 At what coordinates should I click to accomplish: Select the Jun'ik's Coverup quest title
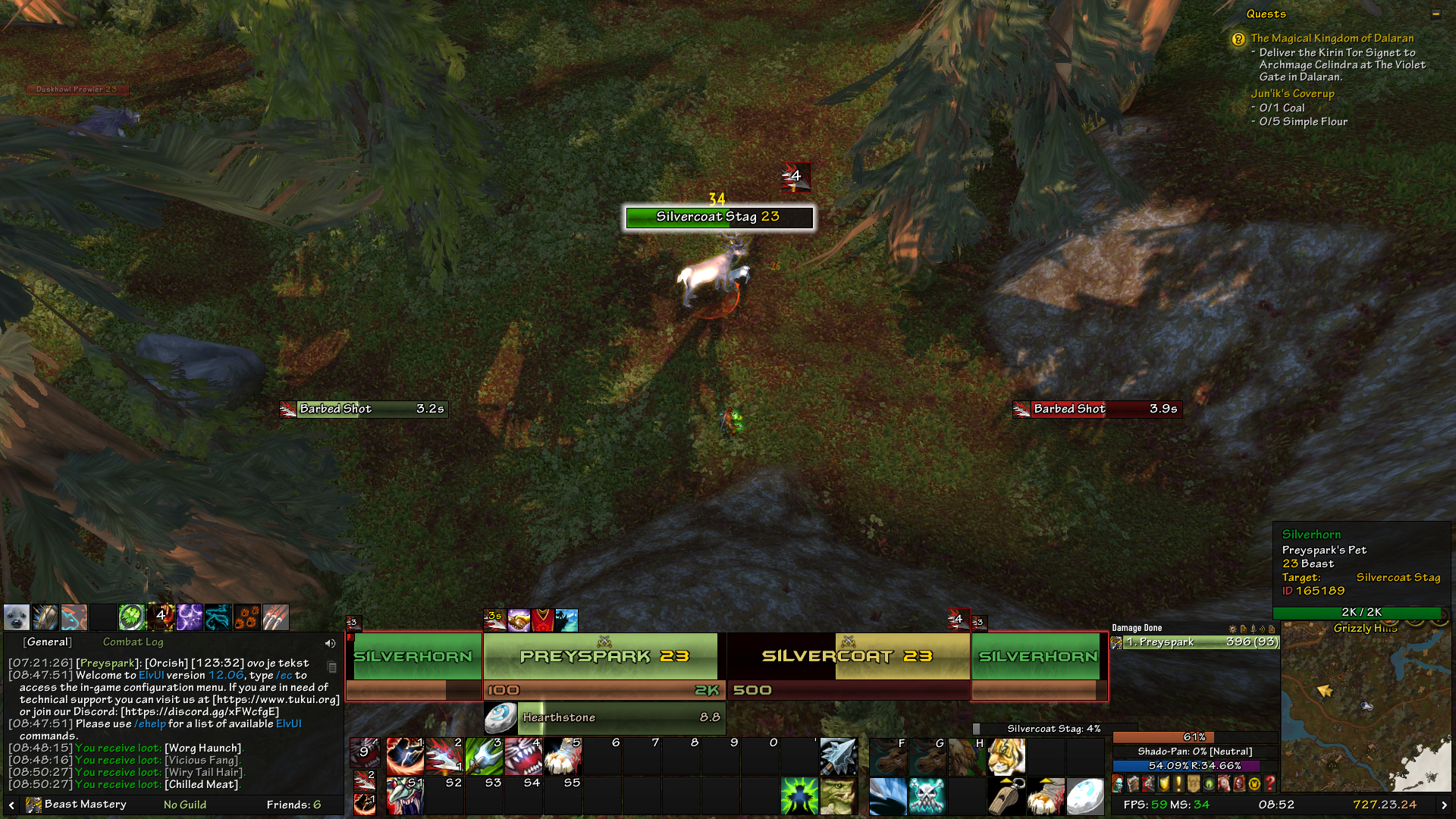[x=1293, y=93]
